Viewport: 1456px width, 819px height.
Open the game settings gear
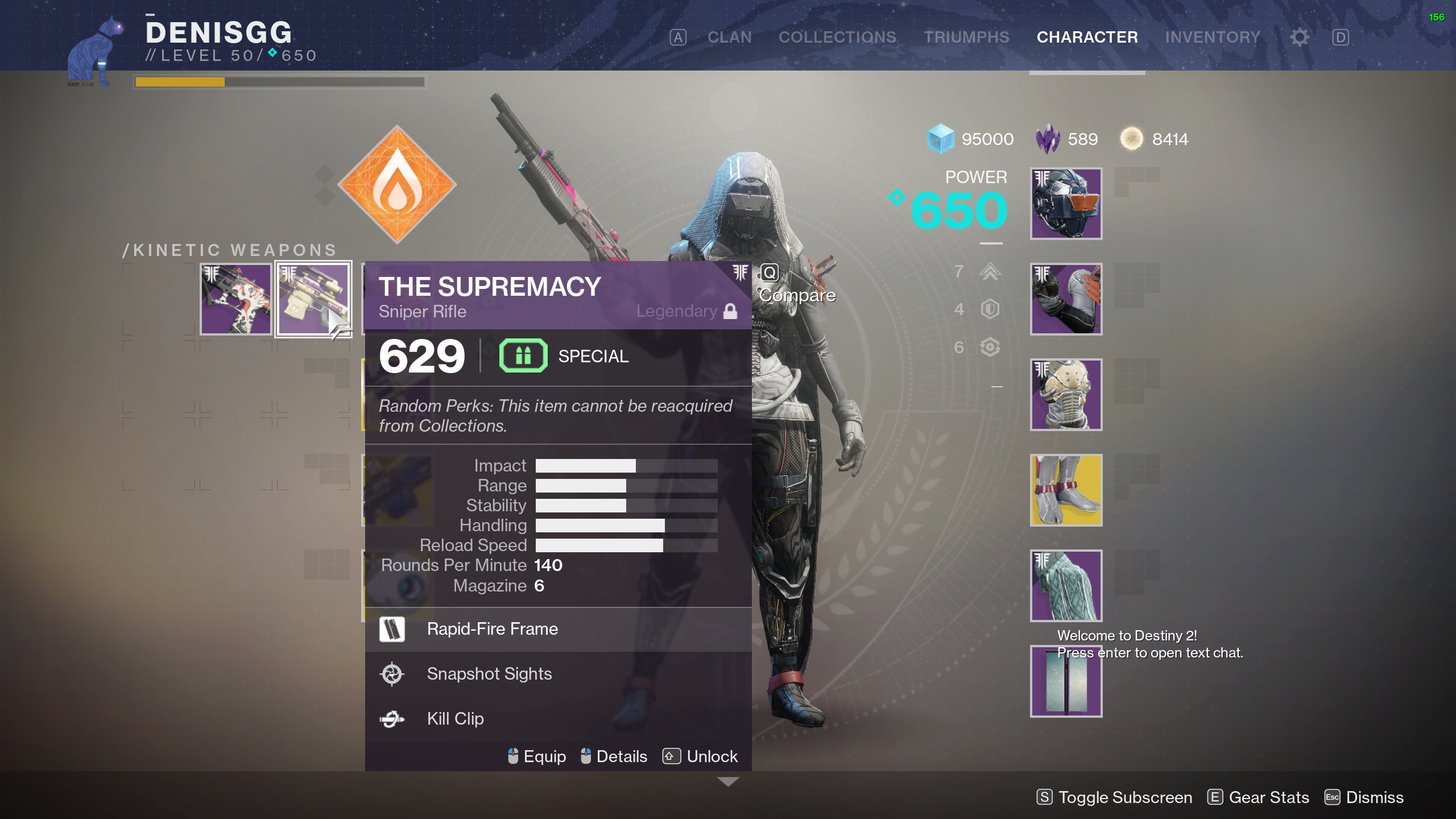tap(1298, 36)
